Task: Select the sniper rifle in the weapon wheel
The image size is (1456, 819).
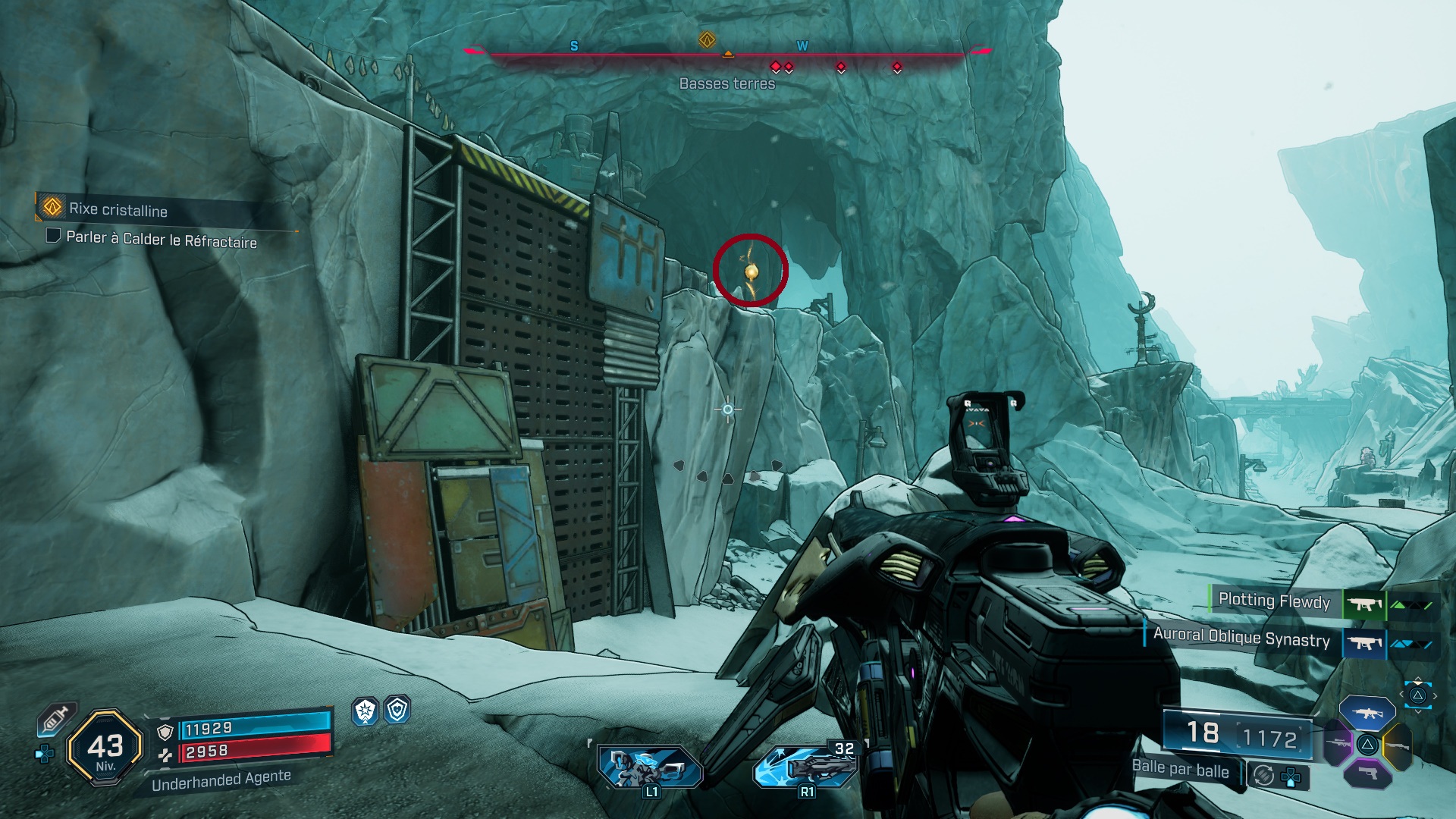Action: coord(1338,743)
